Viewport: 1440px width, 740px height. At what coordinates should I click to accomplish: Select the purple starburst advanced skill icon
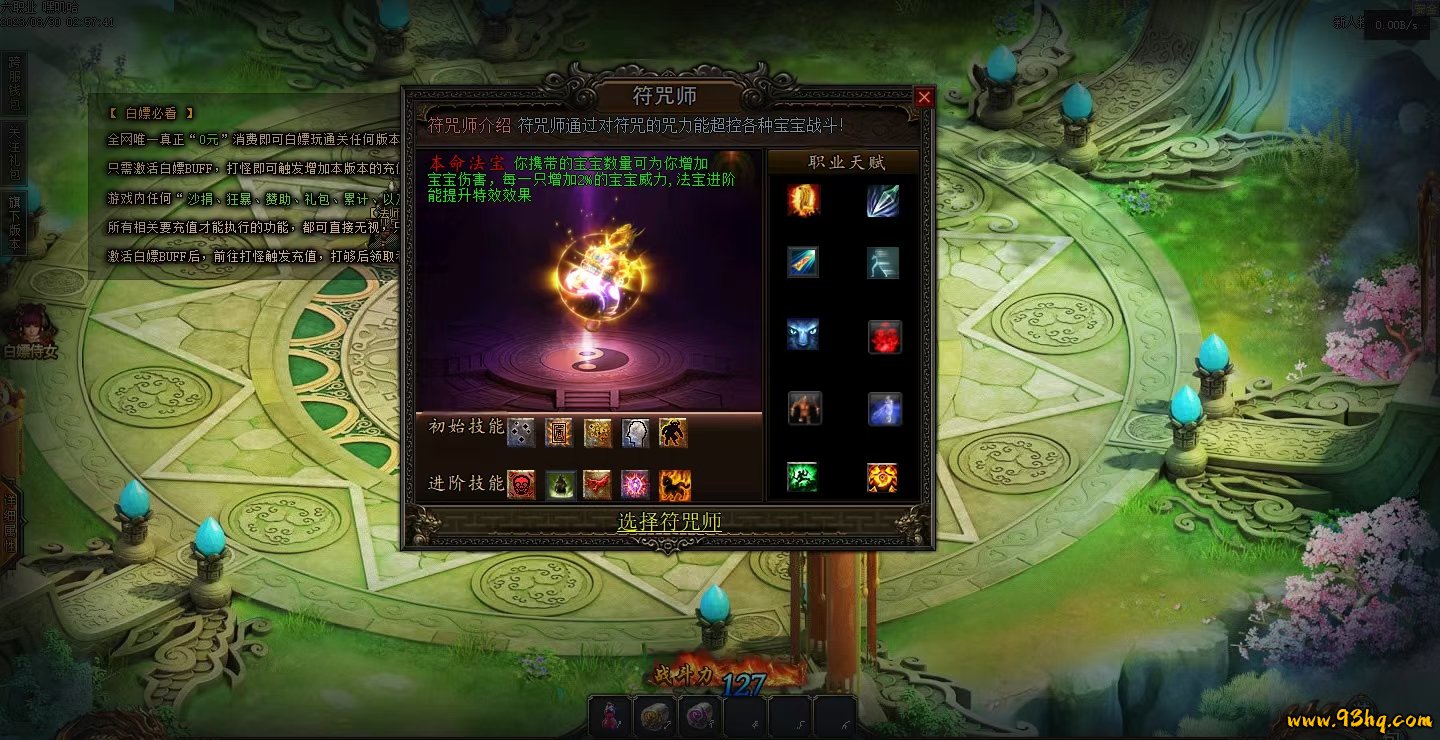coord(635,485)
